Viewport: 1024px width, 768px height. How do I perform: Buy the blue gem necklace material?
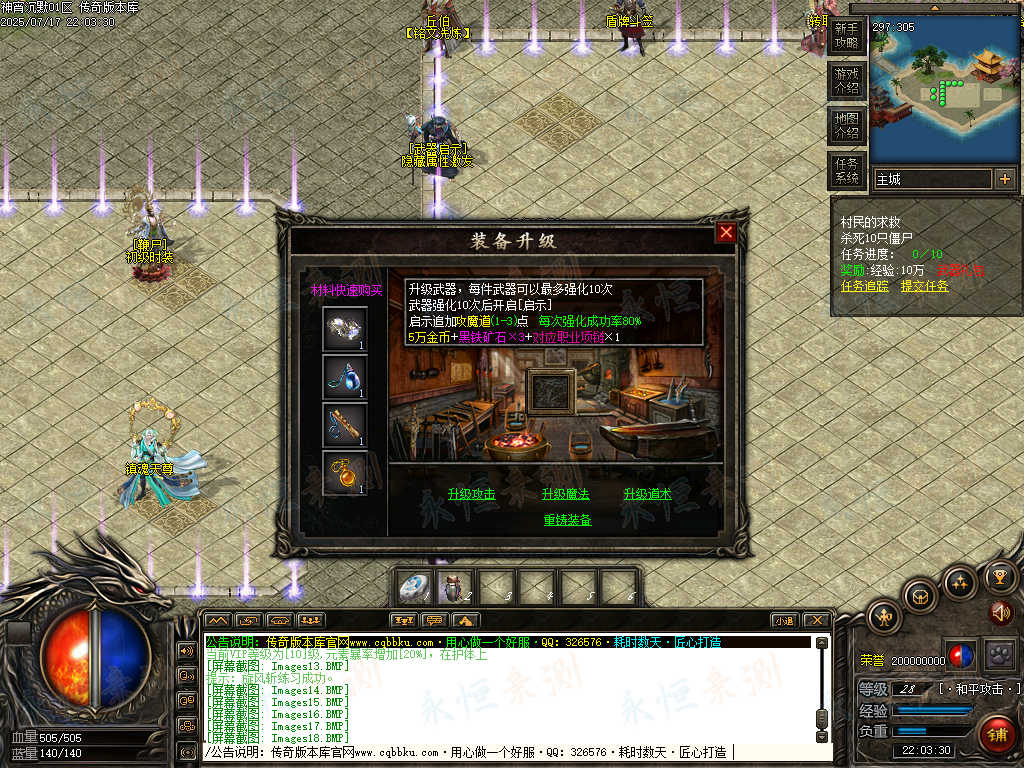(345, 377)
